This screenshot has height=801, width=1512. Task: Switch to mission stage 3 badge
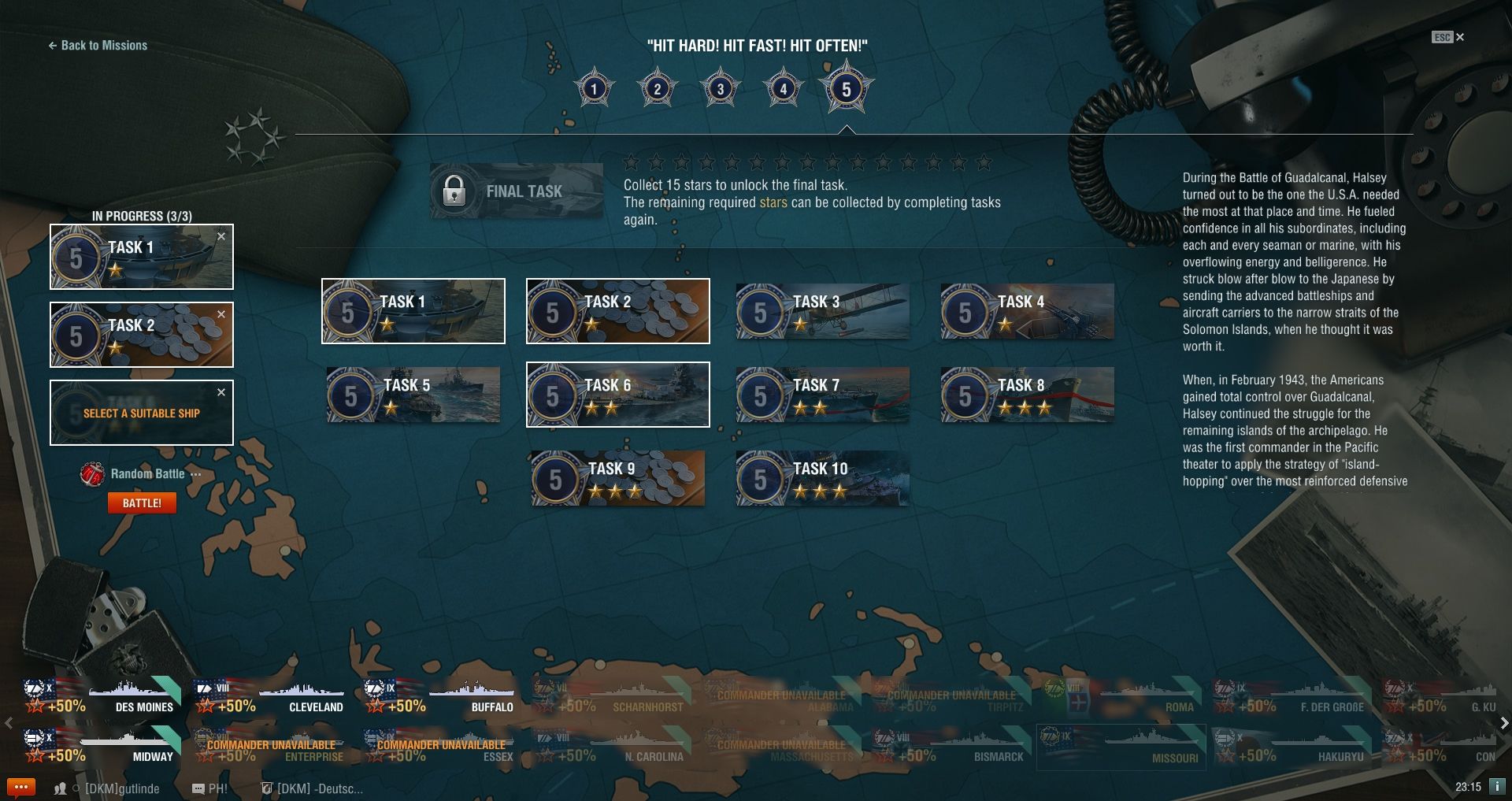click(x=720, y=89)
